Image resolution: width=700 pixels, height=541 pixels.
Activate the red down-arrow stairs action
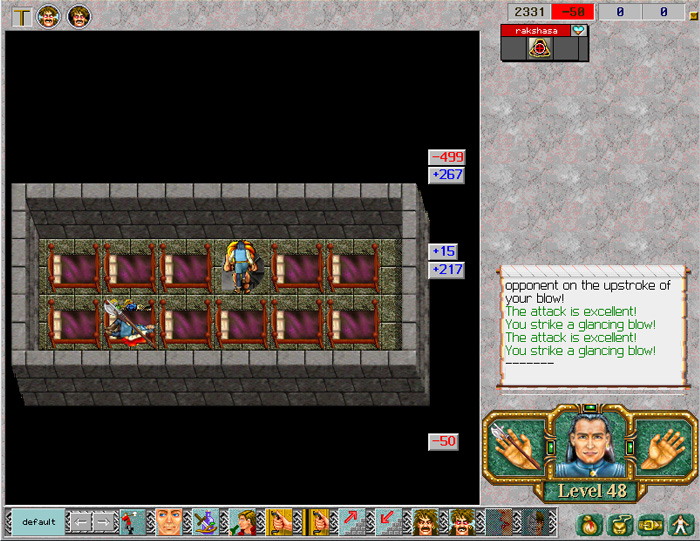tap(388, 522)
